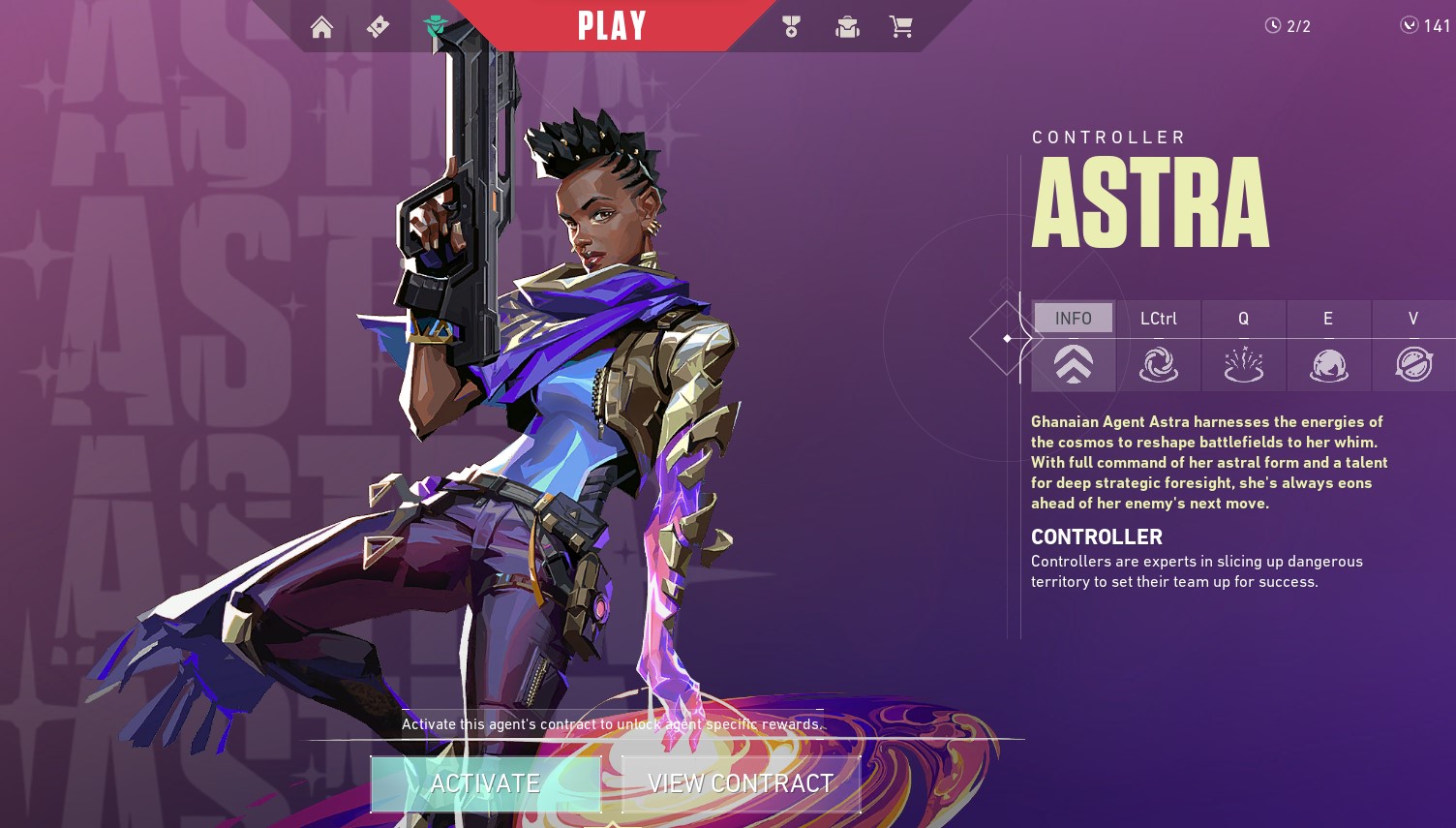
Task: Select Astra's ultimate ability icon
Action: tap(1413, 365)
